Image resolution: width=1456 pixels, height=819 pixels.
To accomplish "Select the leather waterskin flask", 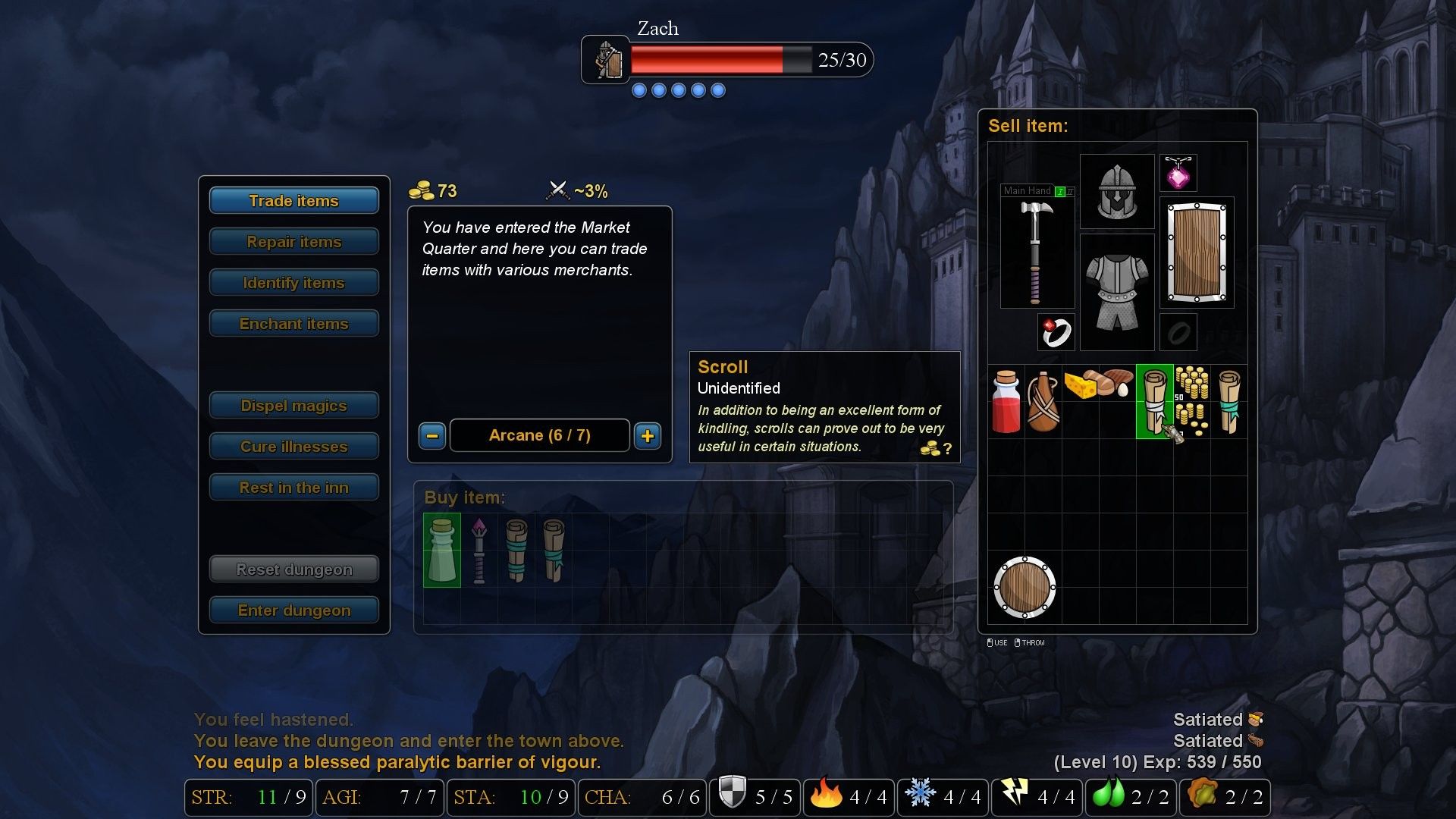I will pos(1043,402).
